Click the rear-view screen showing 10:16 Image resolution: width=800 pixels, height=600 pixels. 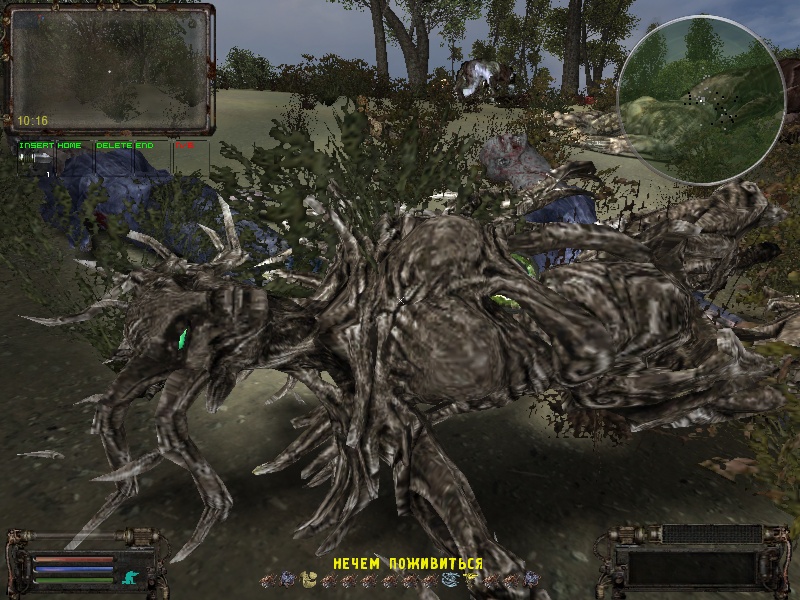click(x=110, y=68)
